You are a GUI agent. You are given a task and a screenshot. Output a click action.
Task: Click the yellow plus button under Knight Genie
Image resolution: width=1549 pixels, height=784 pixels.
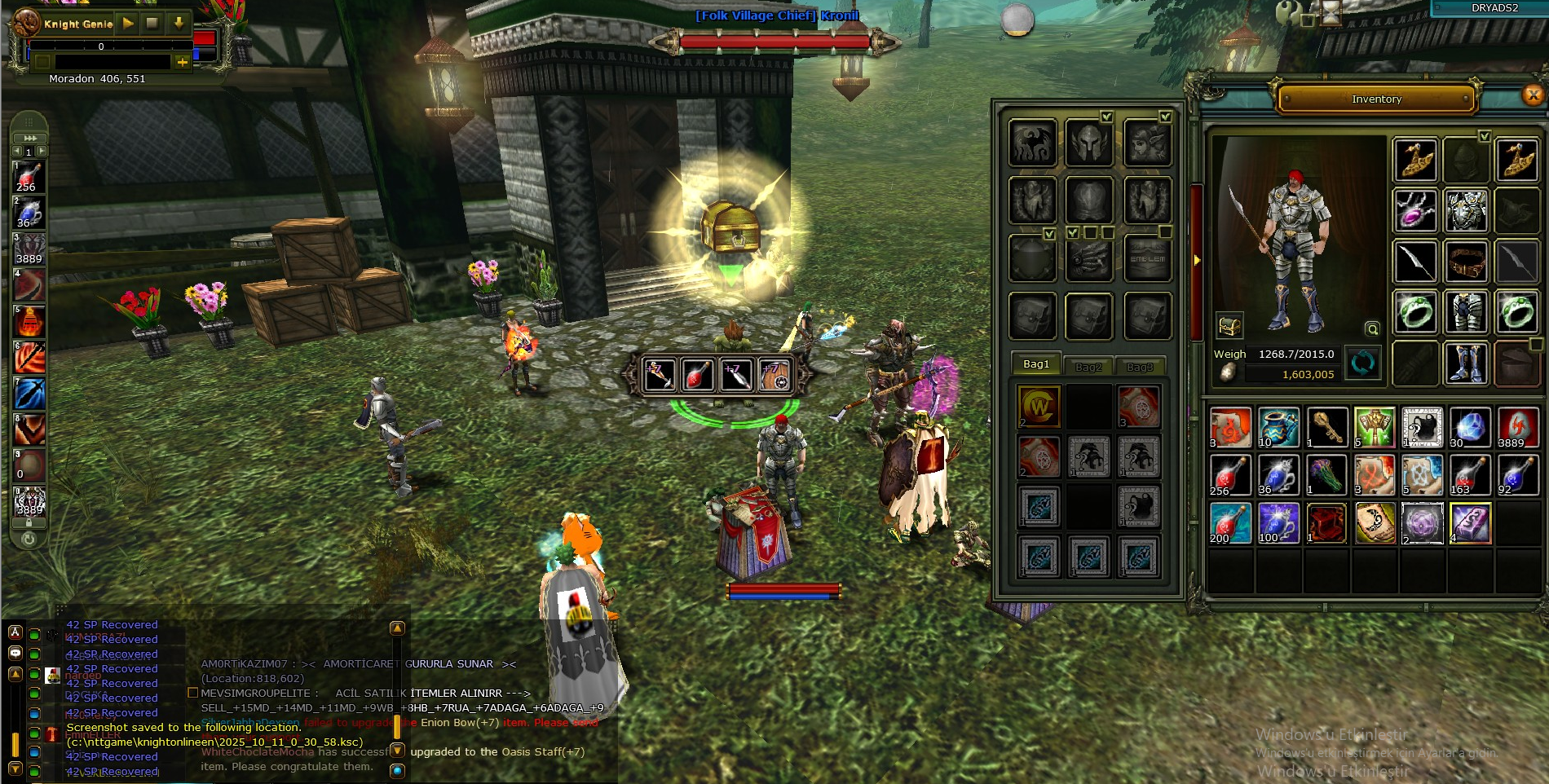pos(182,62)
